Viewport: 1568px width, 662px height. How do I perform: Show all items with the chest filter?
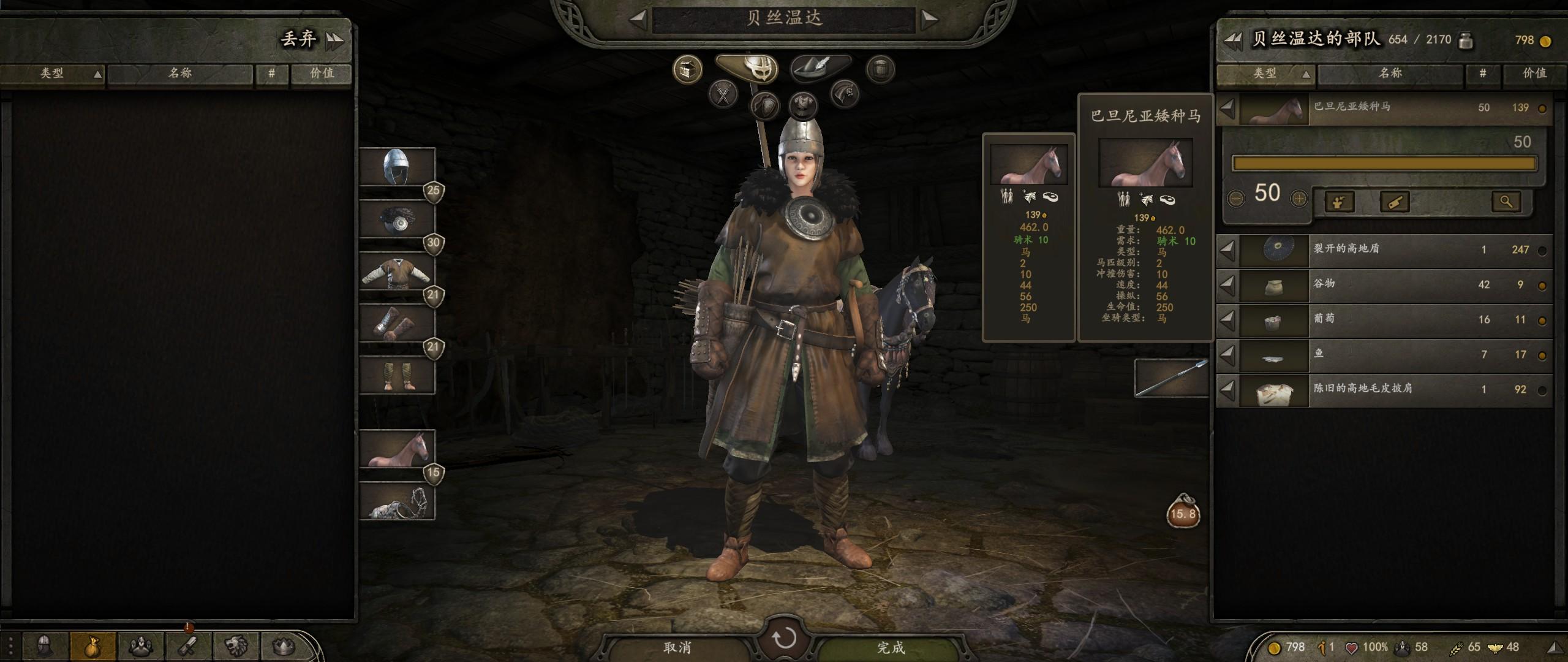click(x=687, y=69)
